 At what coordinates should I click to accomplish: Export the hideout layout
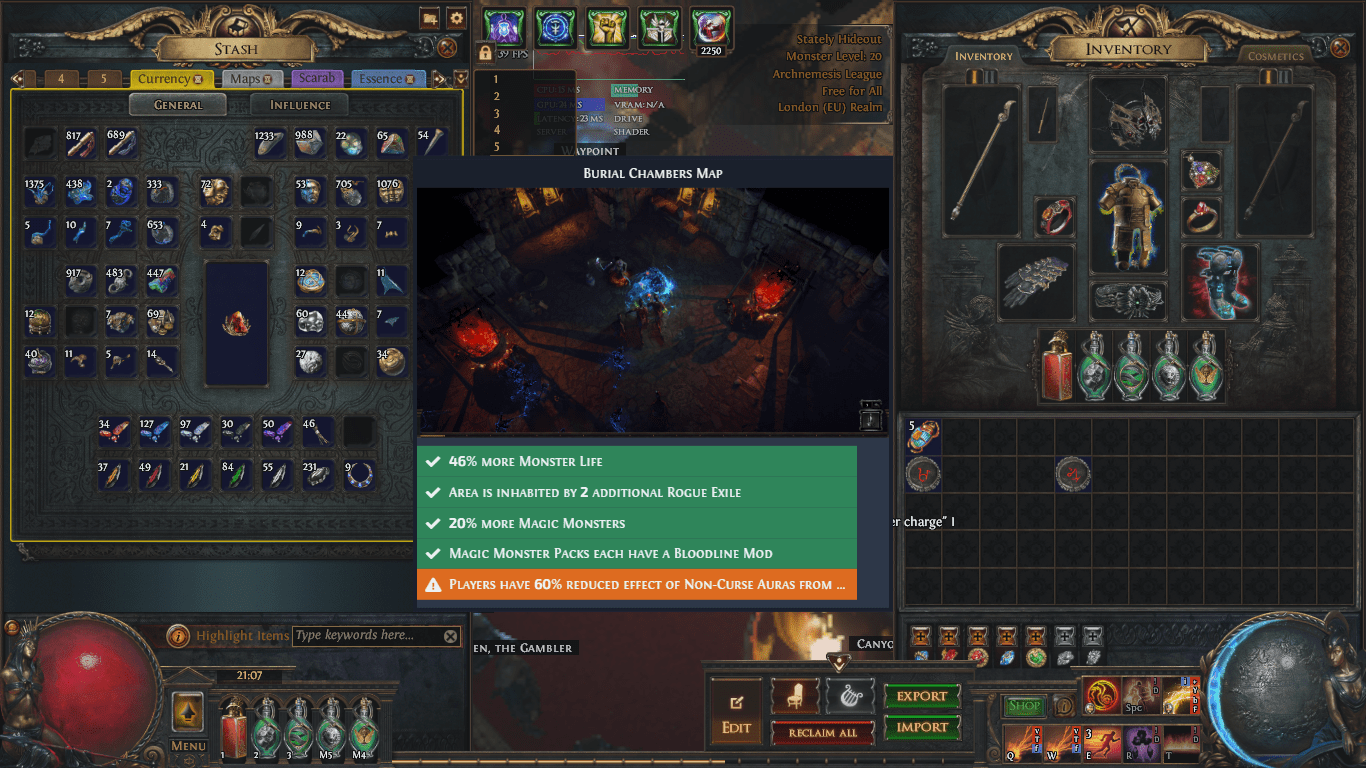point(922,695)
